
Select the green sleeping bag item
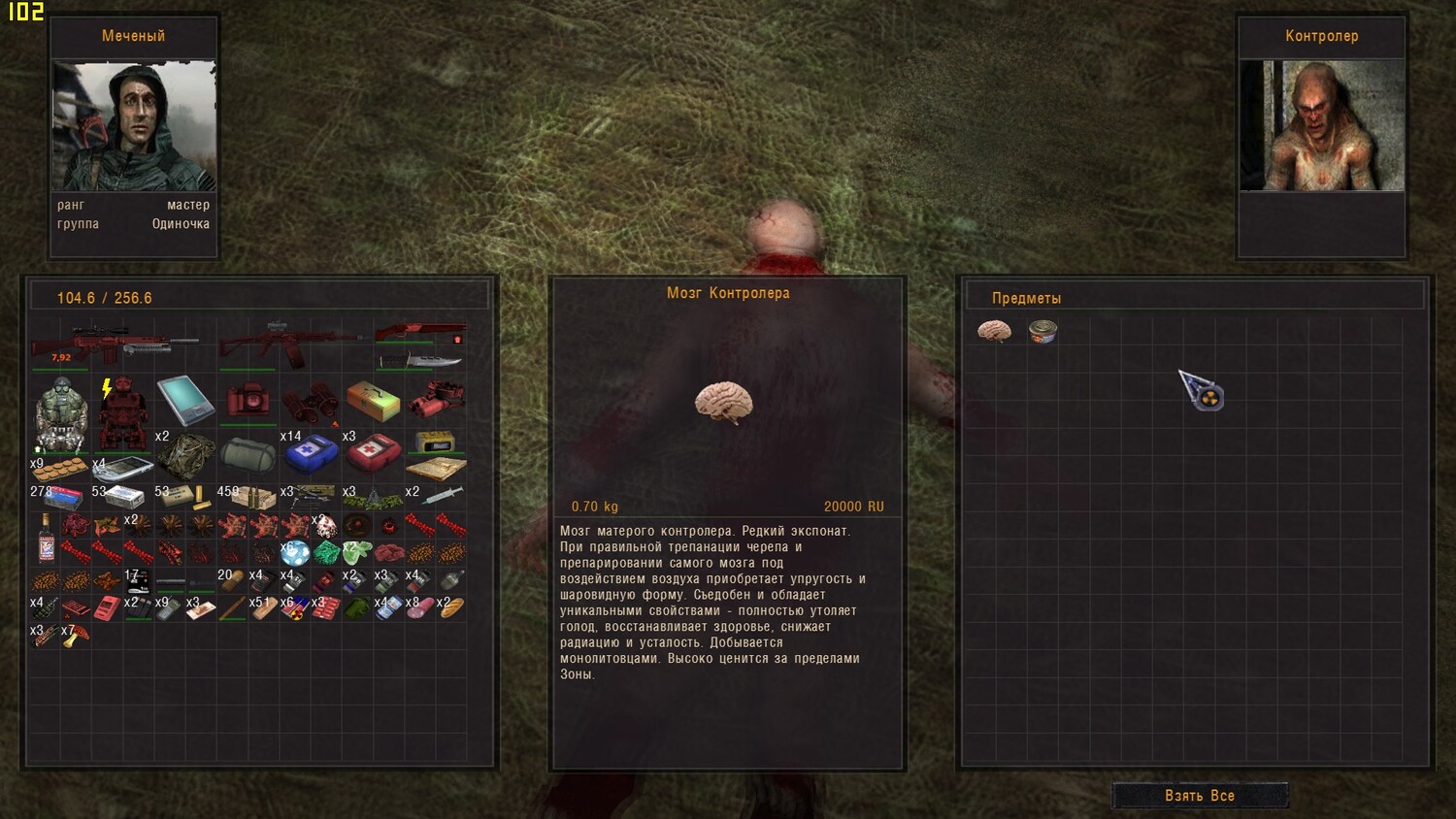248,453
